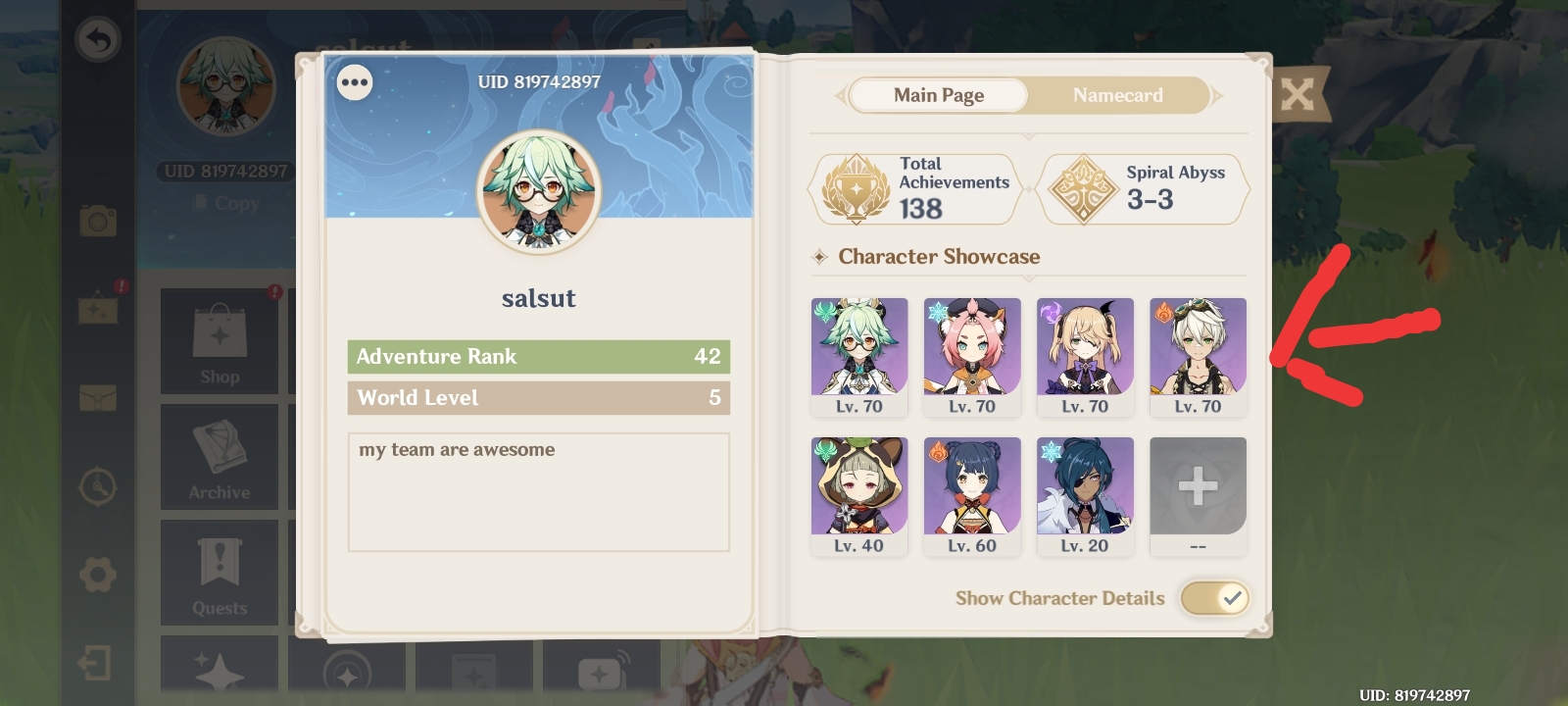Click salsut's profile avatar on the card
This screenshot has height=706, width=1568.
point(538,191)
